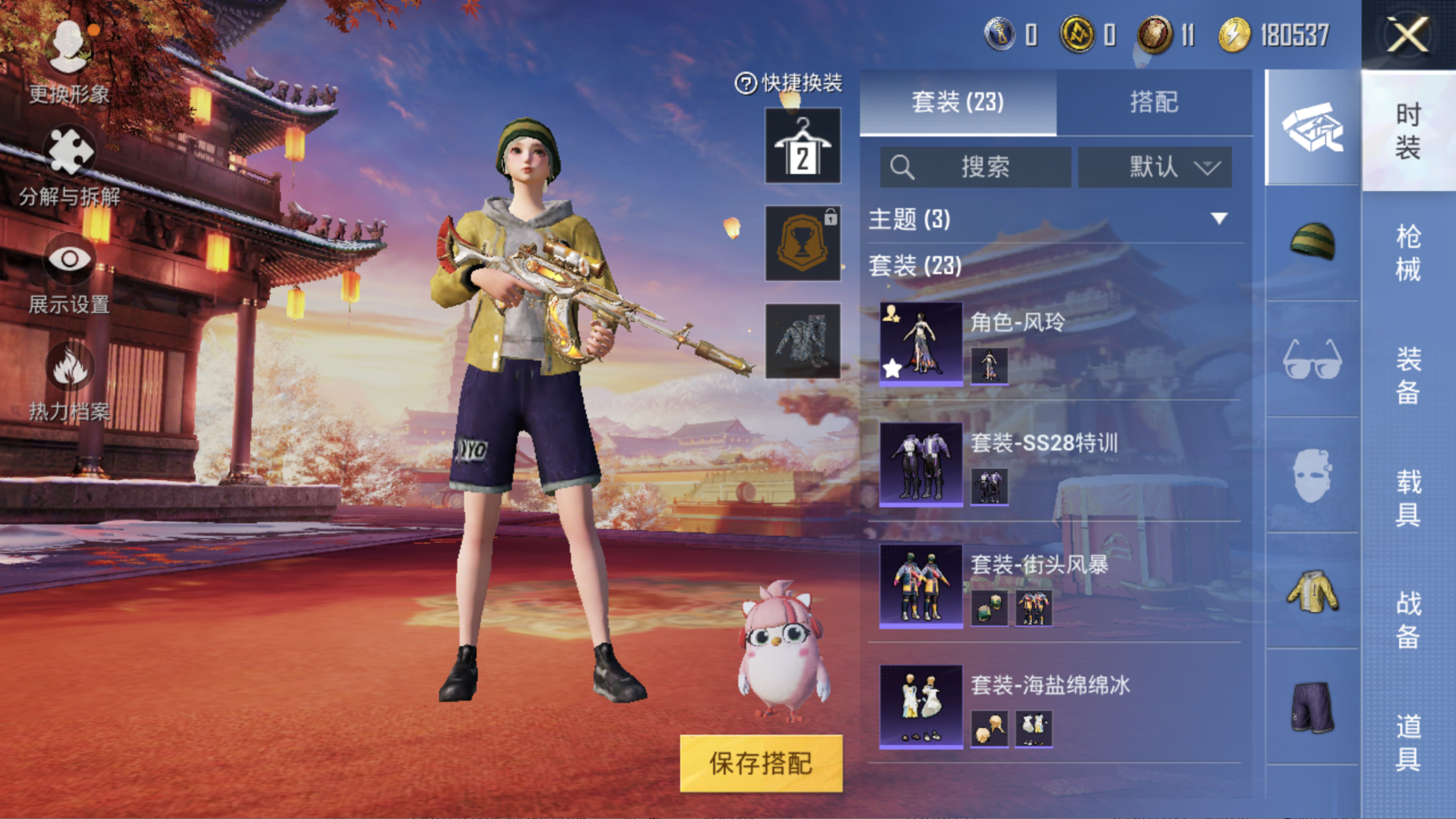Select the 套装 (23) tab
The image size is (1456, 819).
coord(958,102)
